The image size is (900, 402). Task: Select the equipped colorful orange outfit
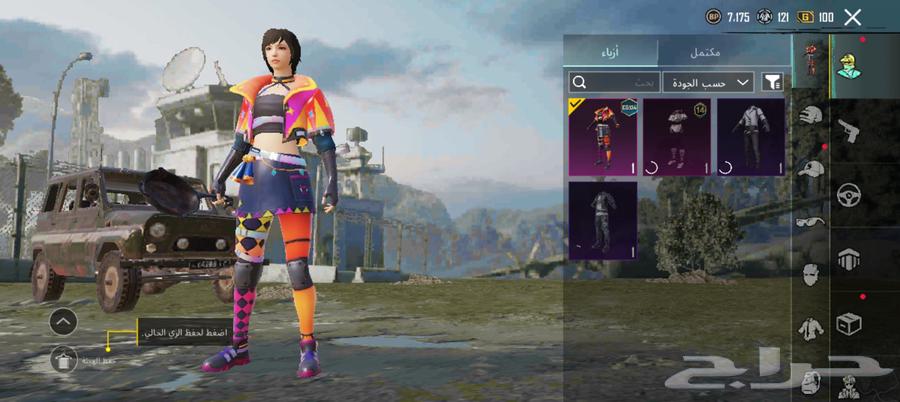[x=602, y=137]
